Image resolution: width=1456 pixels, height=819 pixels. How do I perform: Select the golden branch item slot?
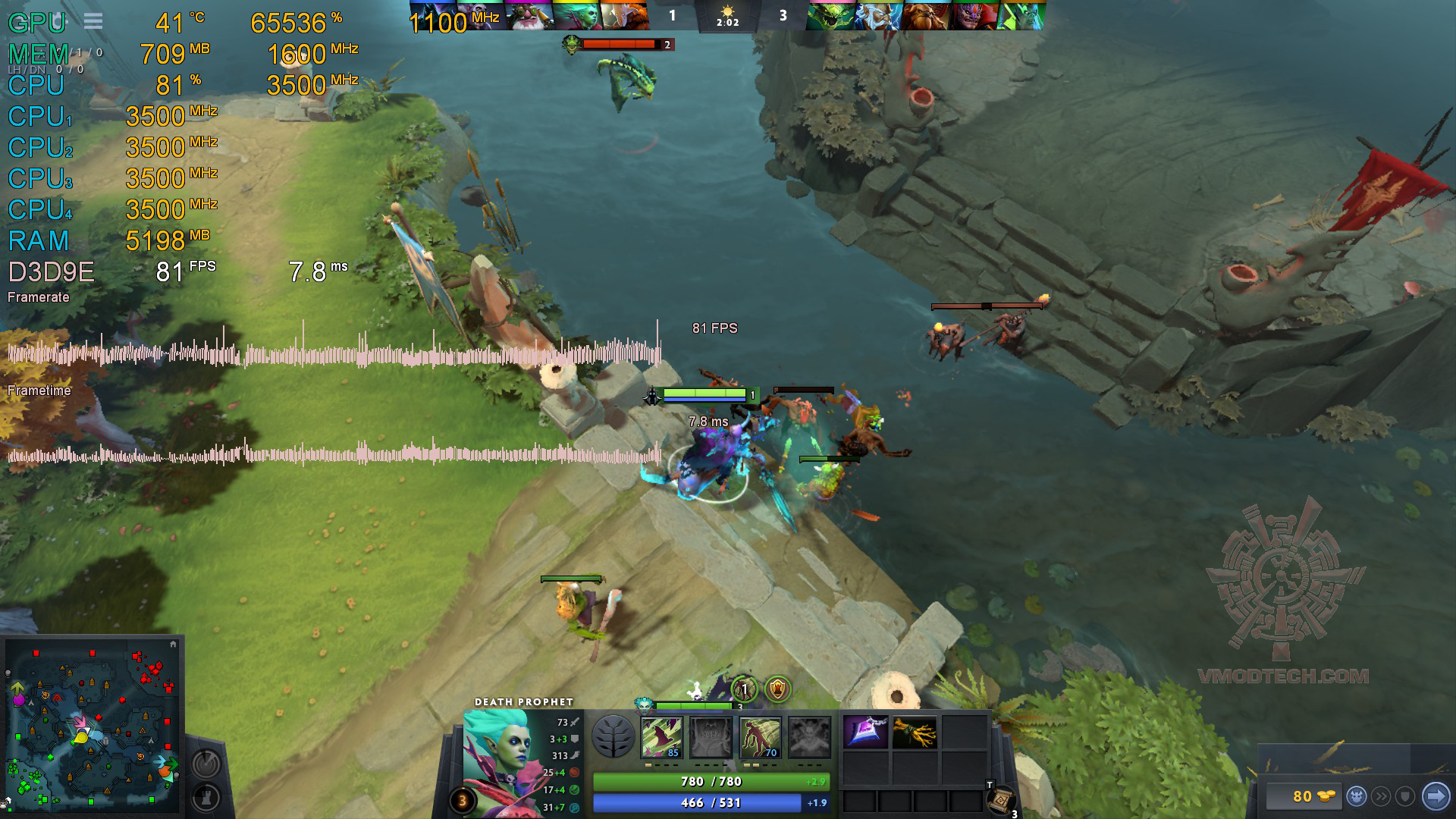pyautogui.click(x=915, y=733)
